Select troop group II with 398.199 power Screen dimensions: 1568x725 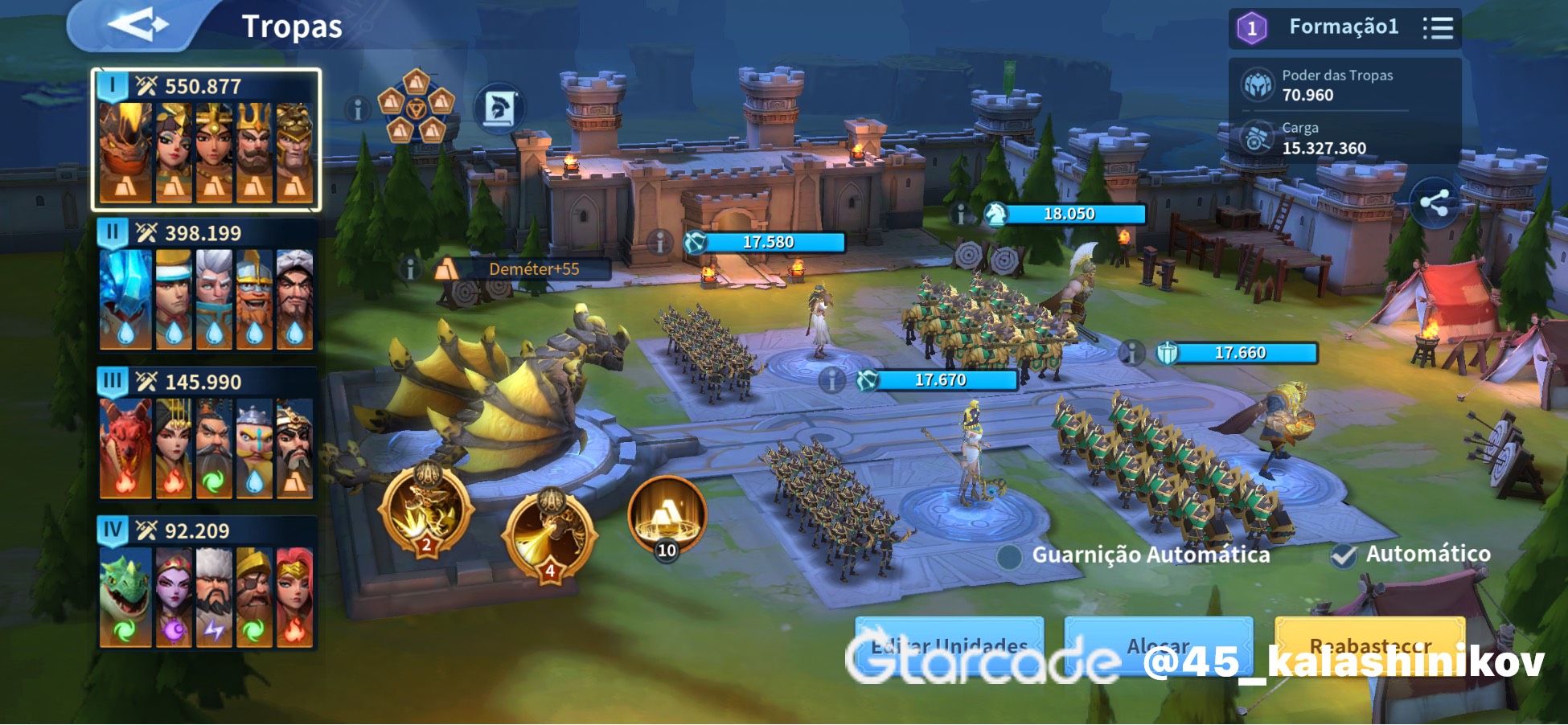click(x=206, y=287)
